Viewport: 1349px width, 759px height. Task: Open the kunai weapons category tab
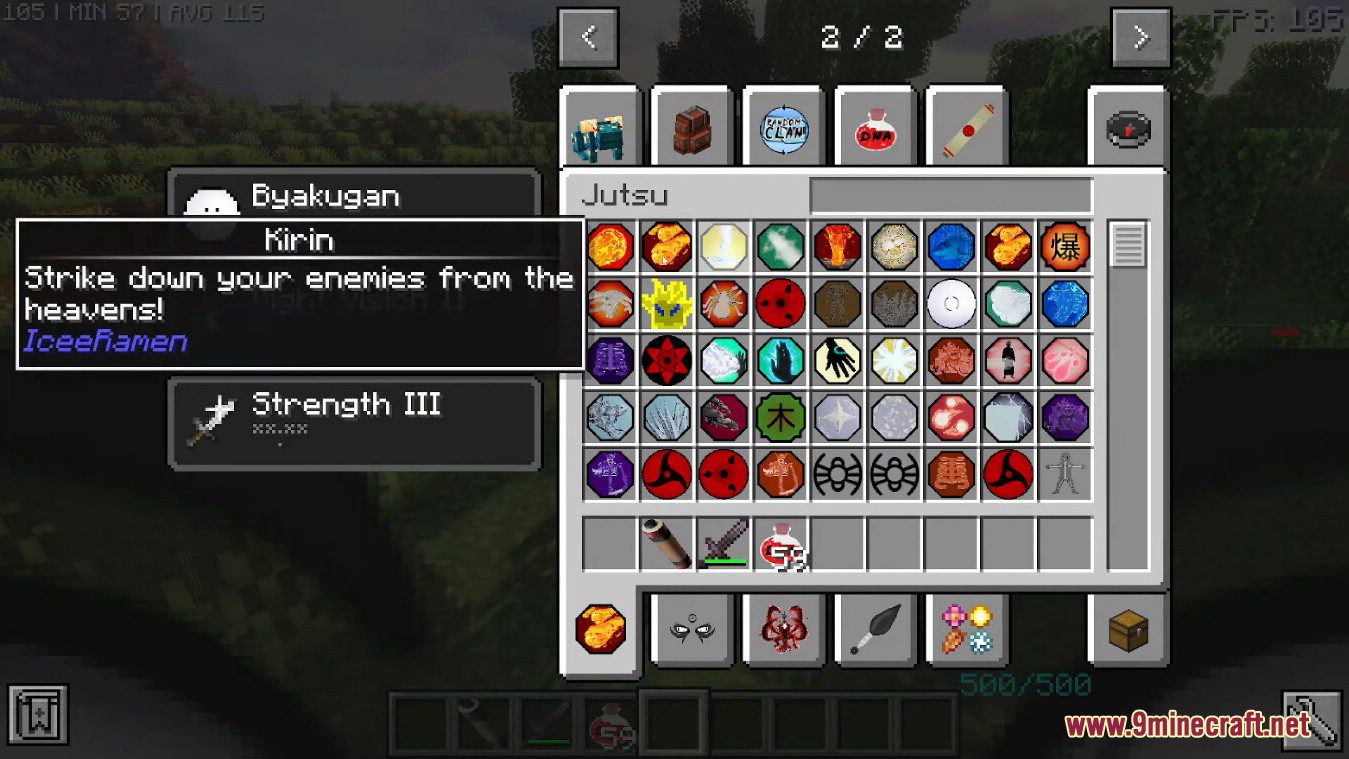point(874,630)
